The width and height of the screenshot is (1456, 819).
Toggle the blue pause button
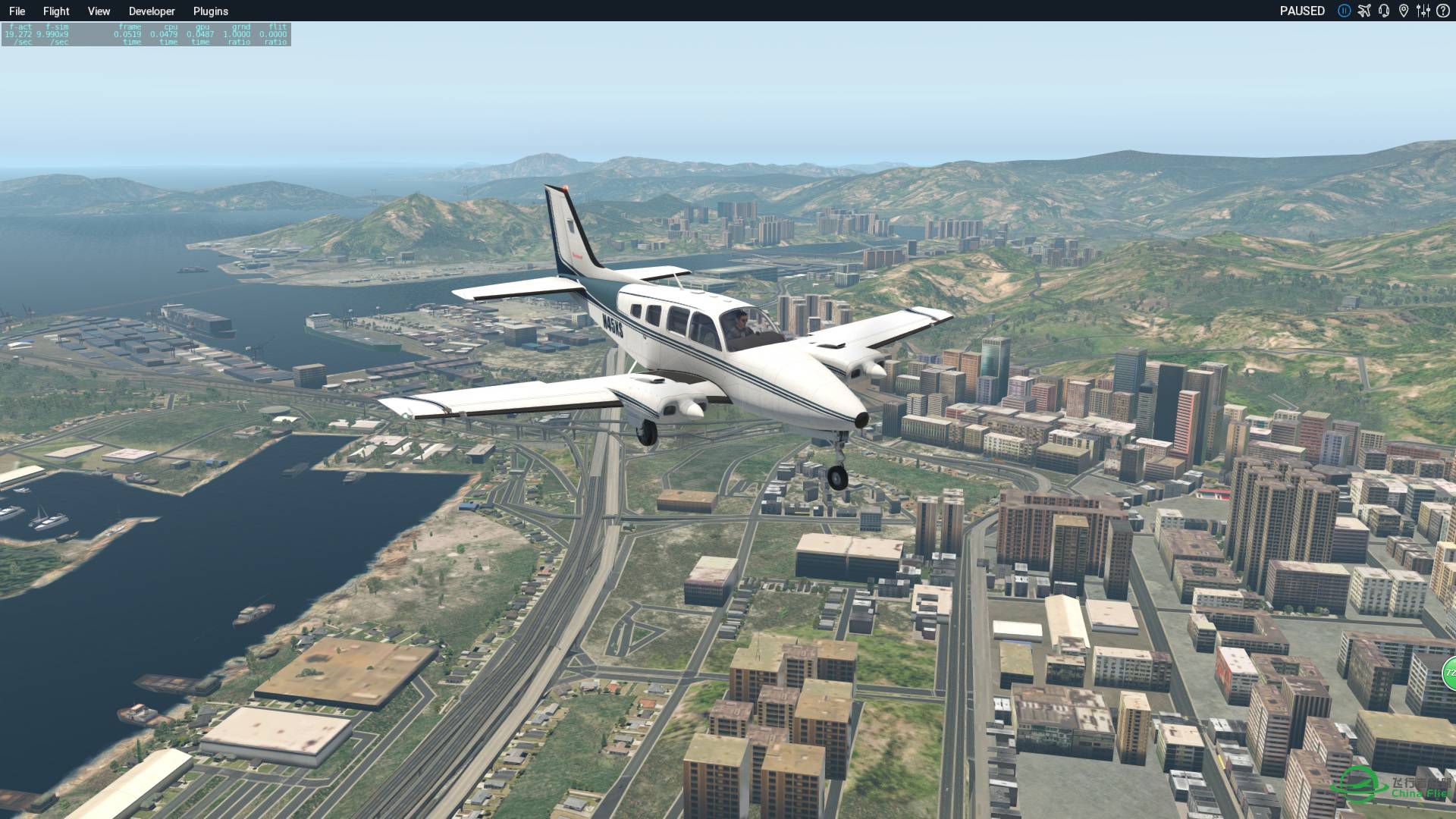coord(1344,11)
